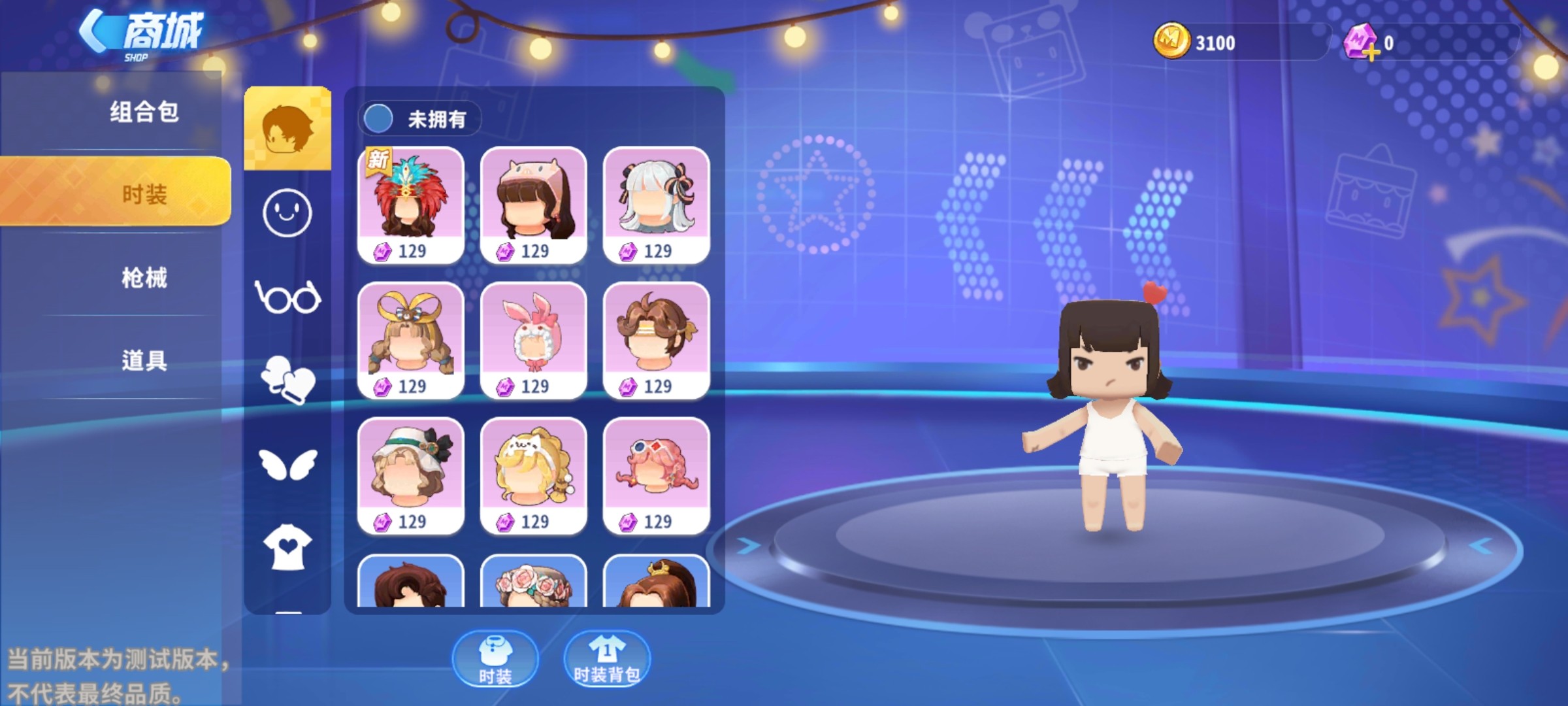Select the wings subcategory icon

[287, 463]
